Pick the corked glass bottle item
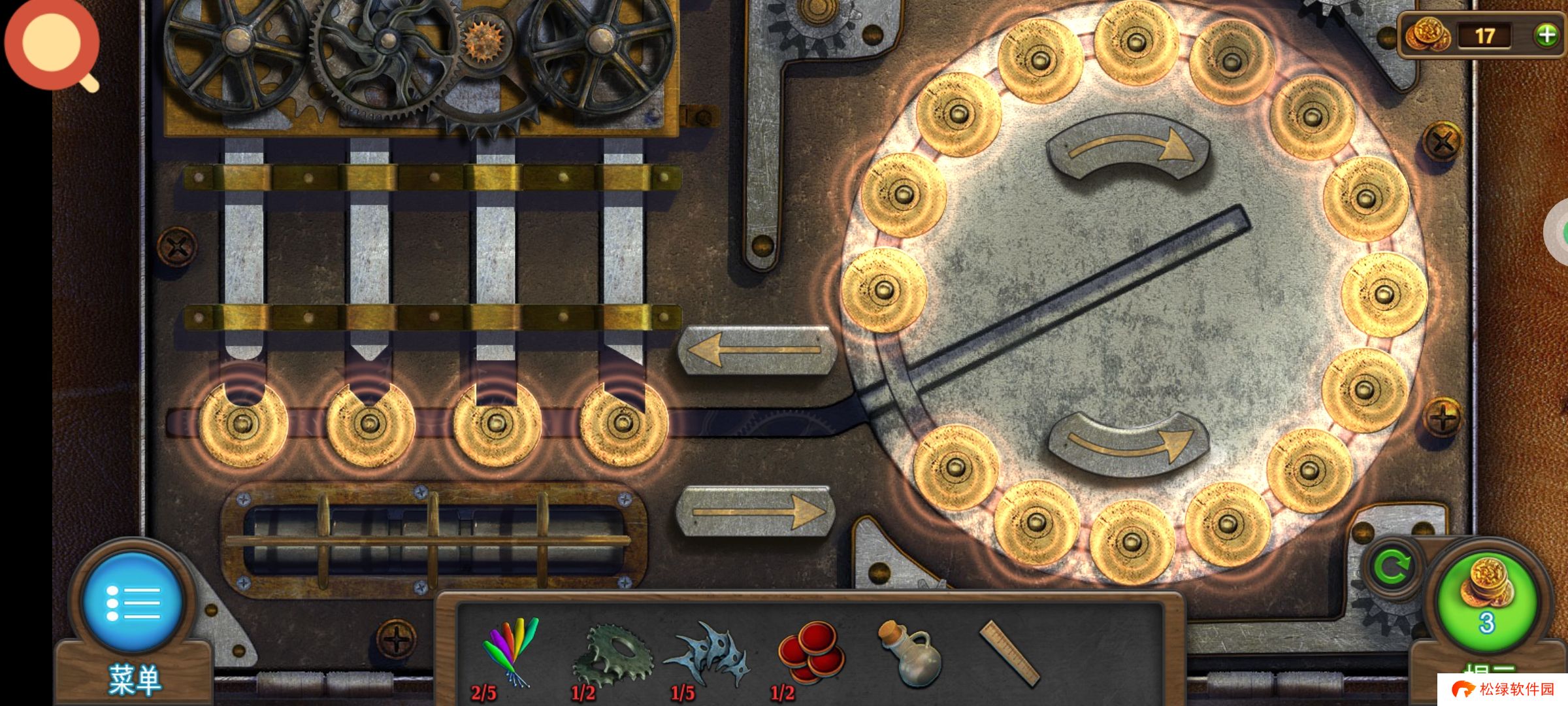The width and height of the screenshot is (1568, 706). (909, 654)
